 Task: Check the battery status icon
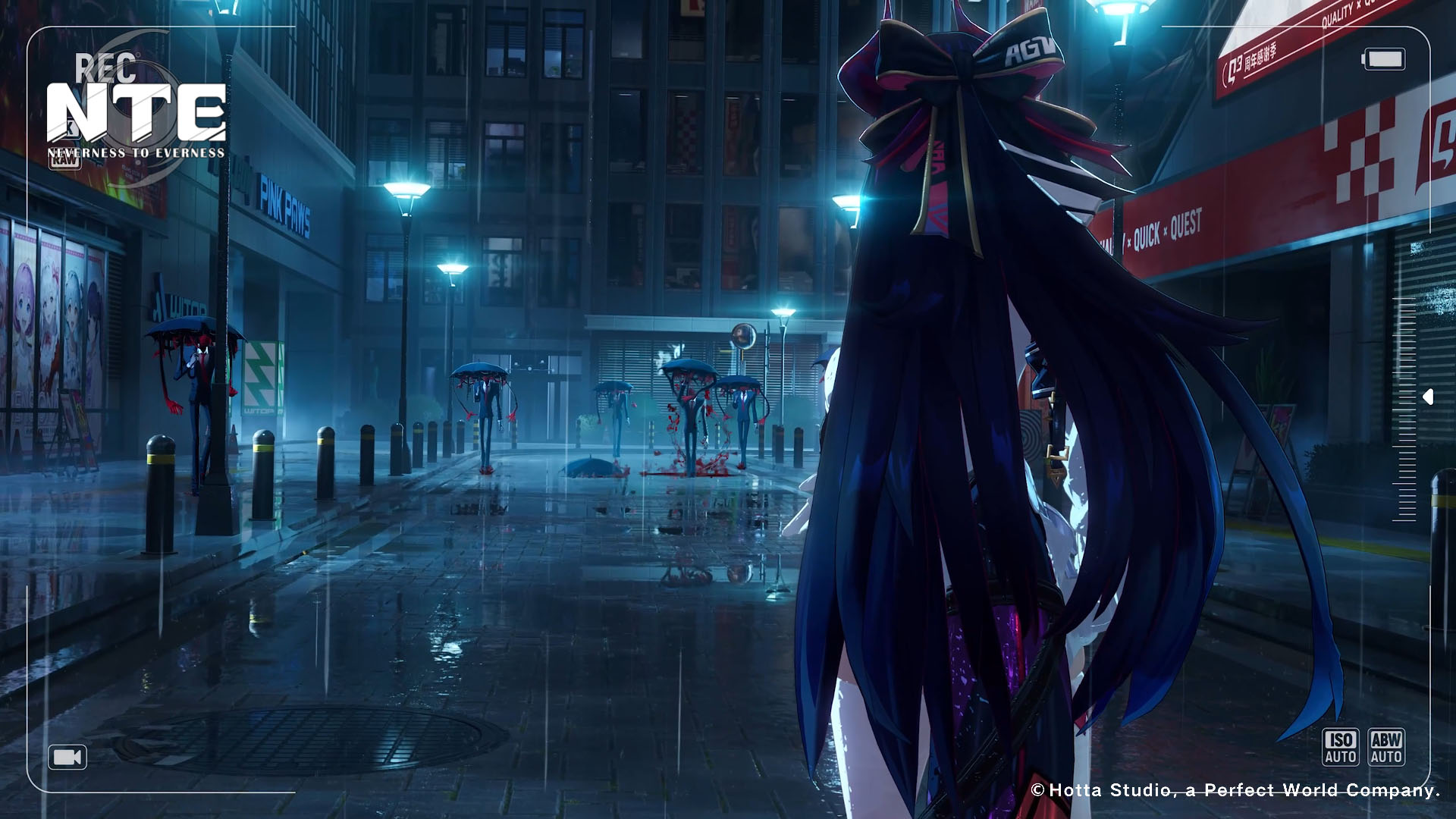pyautogui.click(x=1385, y=58)
